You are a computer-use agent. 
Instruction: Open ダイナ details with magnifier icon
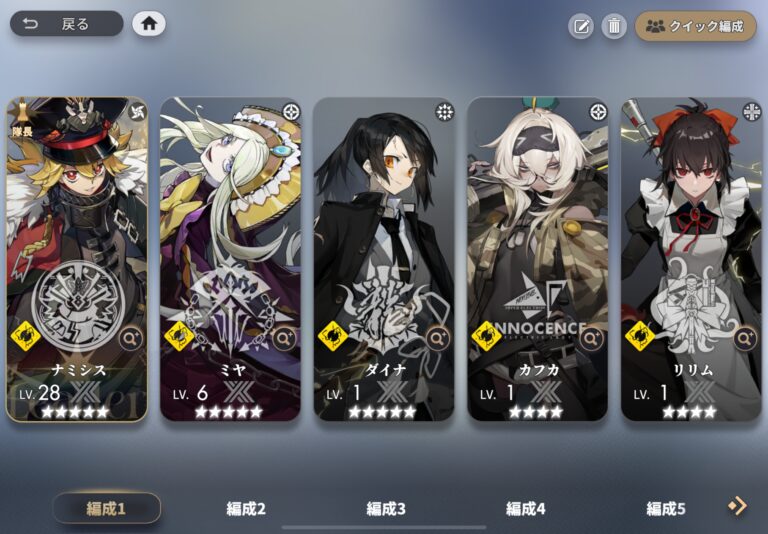[438, 339]
